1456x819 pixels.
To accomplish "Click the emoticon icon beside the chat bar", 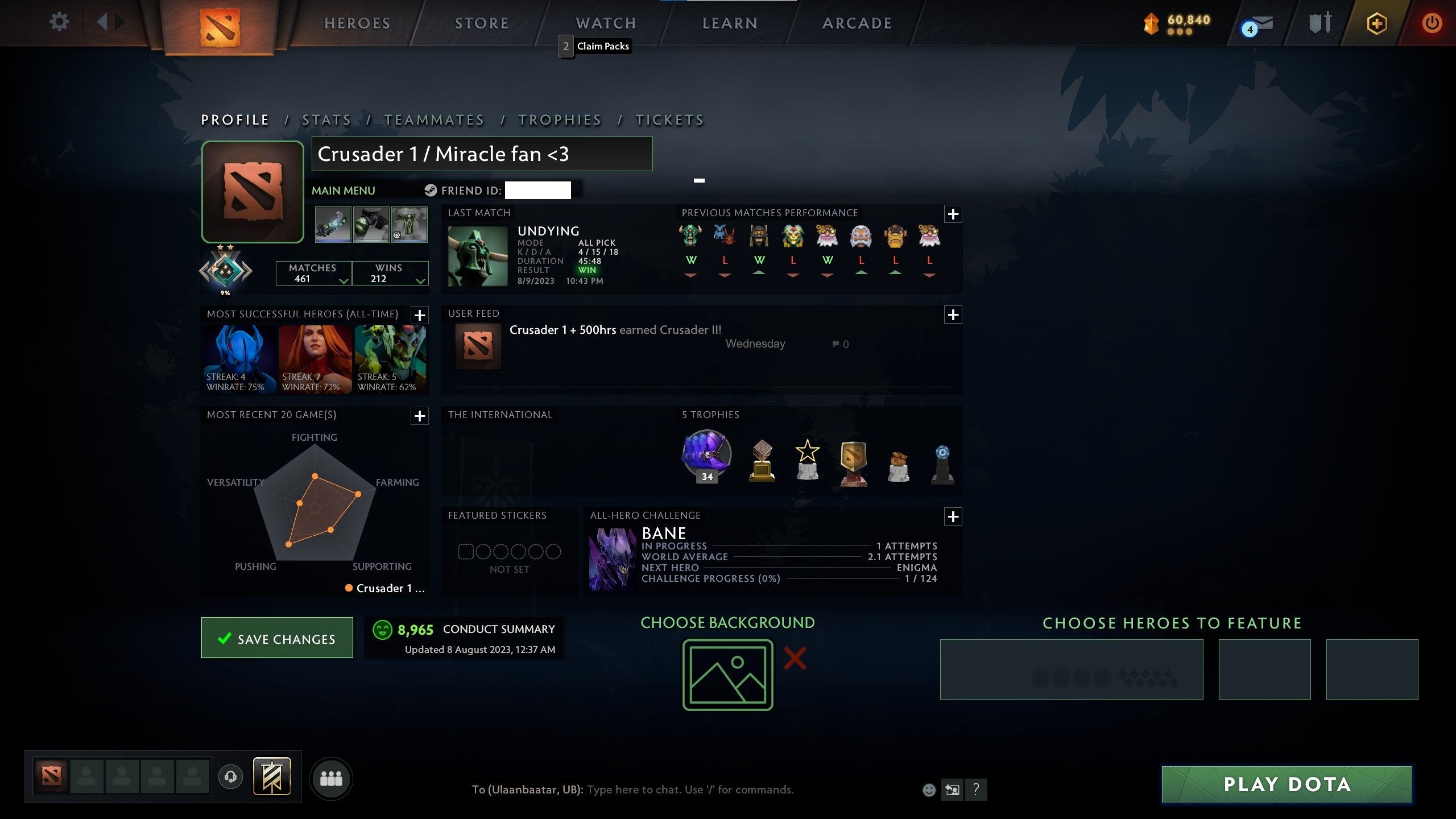I will click(929, 790).
